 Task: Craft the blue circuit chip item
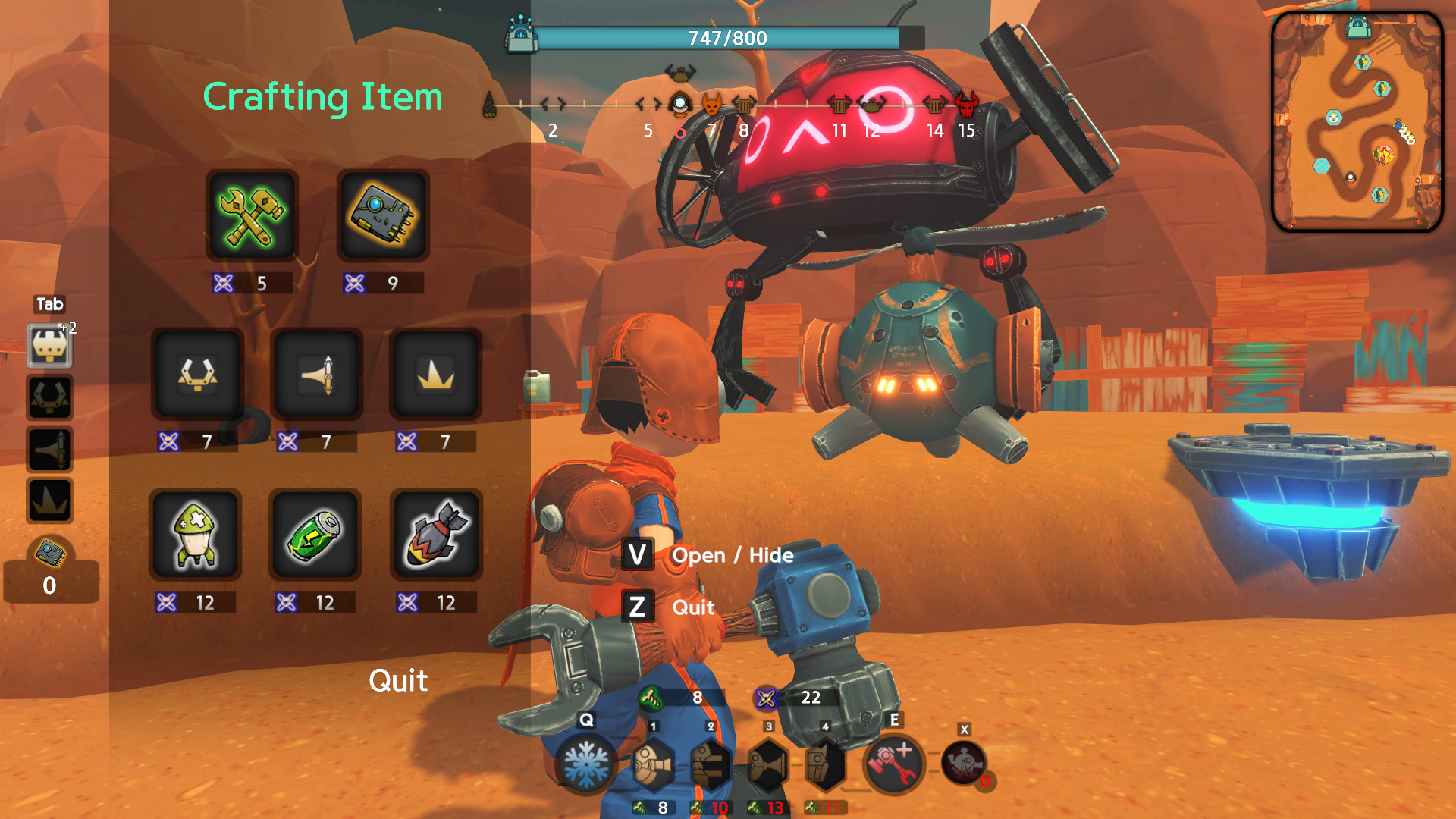point(383,216)
